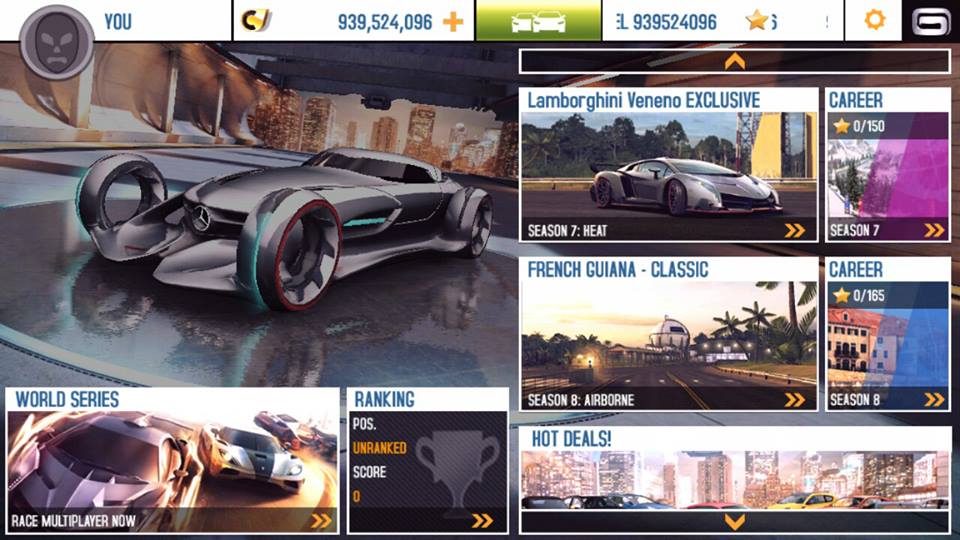This screenshot has height=540, width=960.
Task: Open the Ranking panel
Action: pyautogui.click(x=428, y=461)
